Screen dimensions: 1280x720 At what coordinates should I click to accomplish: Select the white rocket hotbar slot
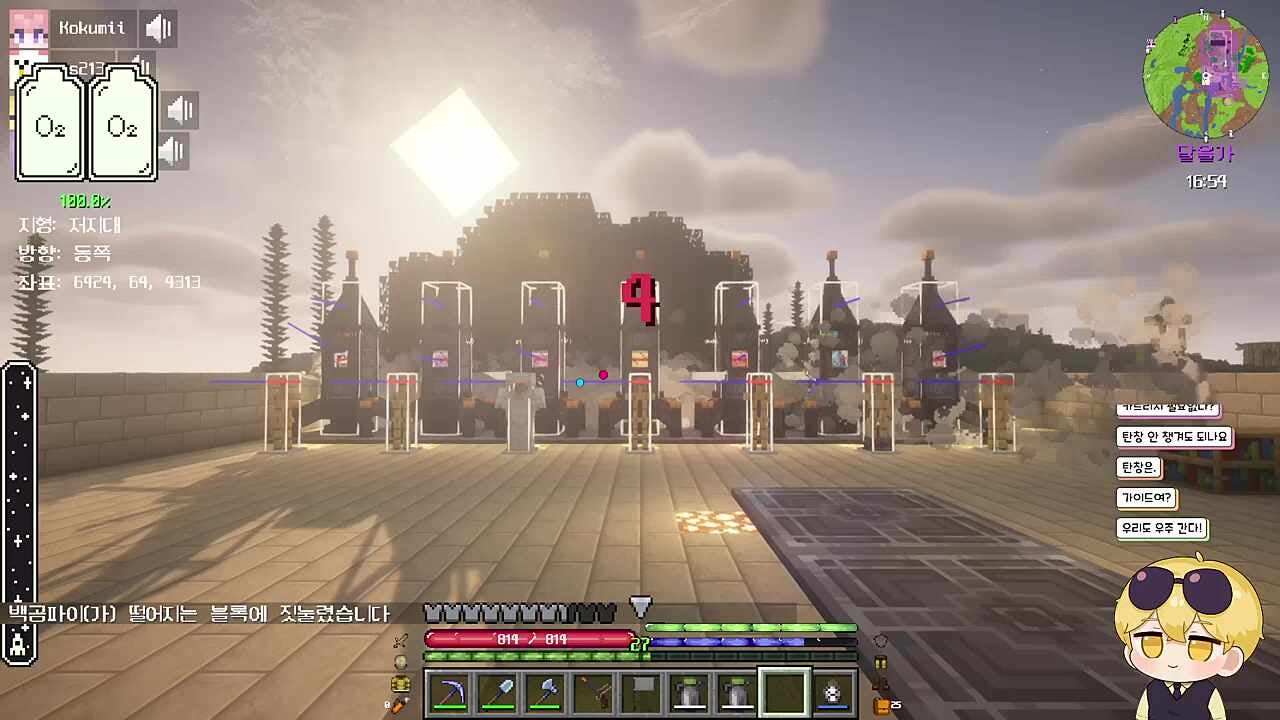[x=832, y=693]
